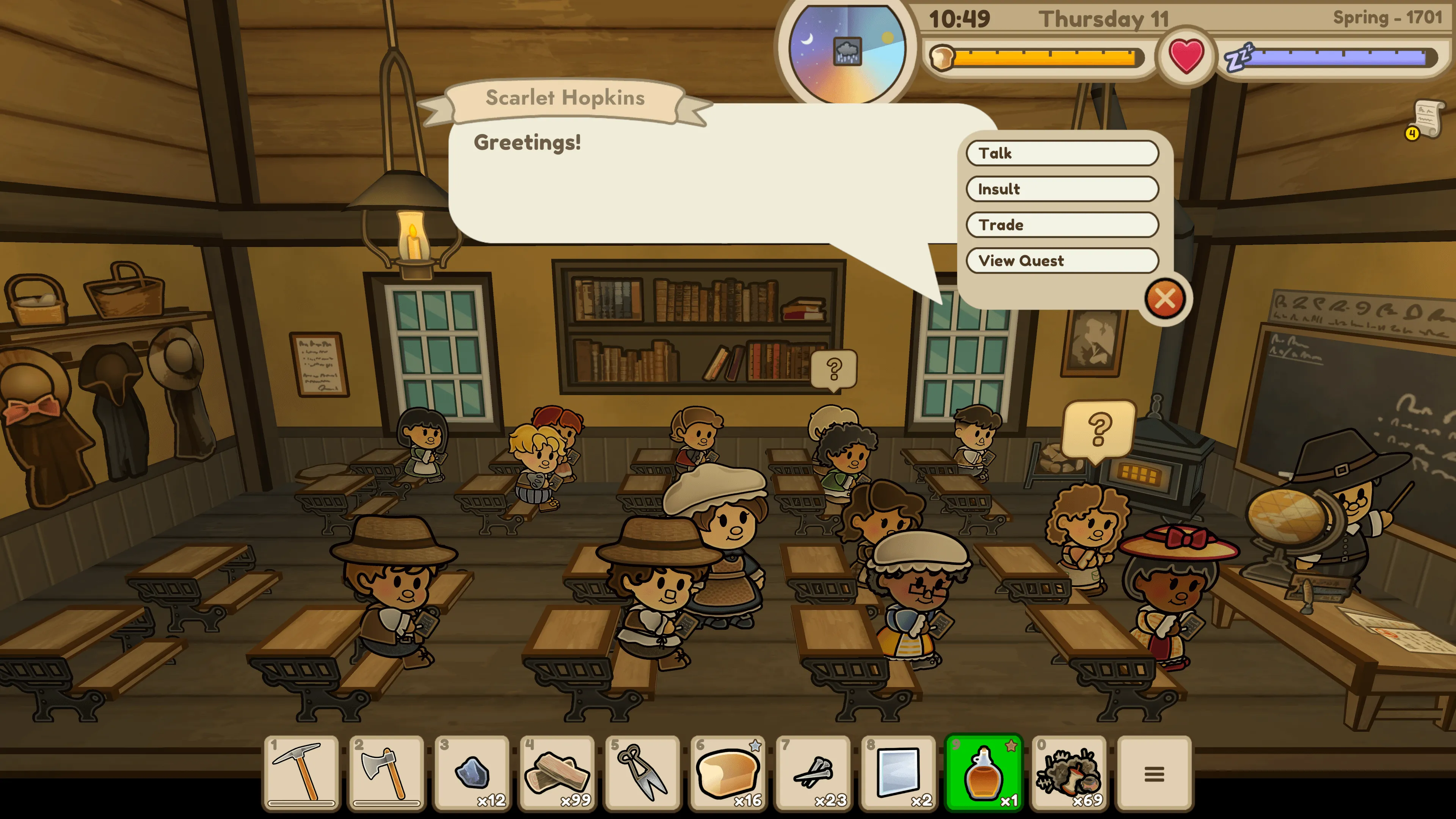Select the Insult option
Screen dimensions: 1456x819
pyautogui.click(x=1062, y=189)
